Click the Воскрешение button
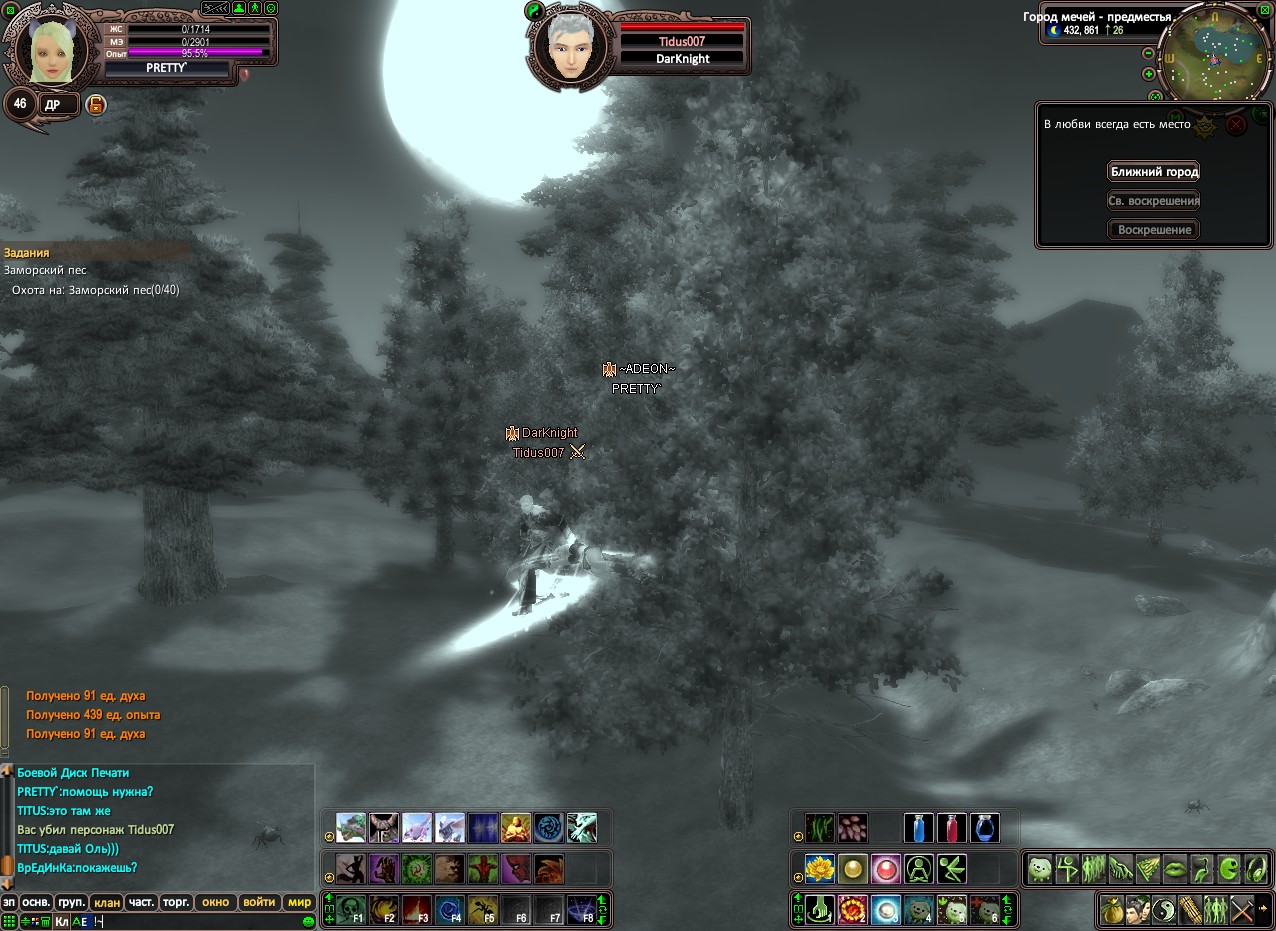This screenshot has height=931, width=1276. (1153, 230)
